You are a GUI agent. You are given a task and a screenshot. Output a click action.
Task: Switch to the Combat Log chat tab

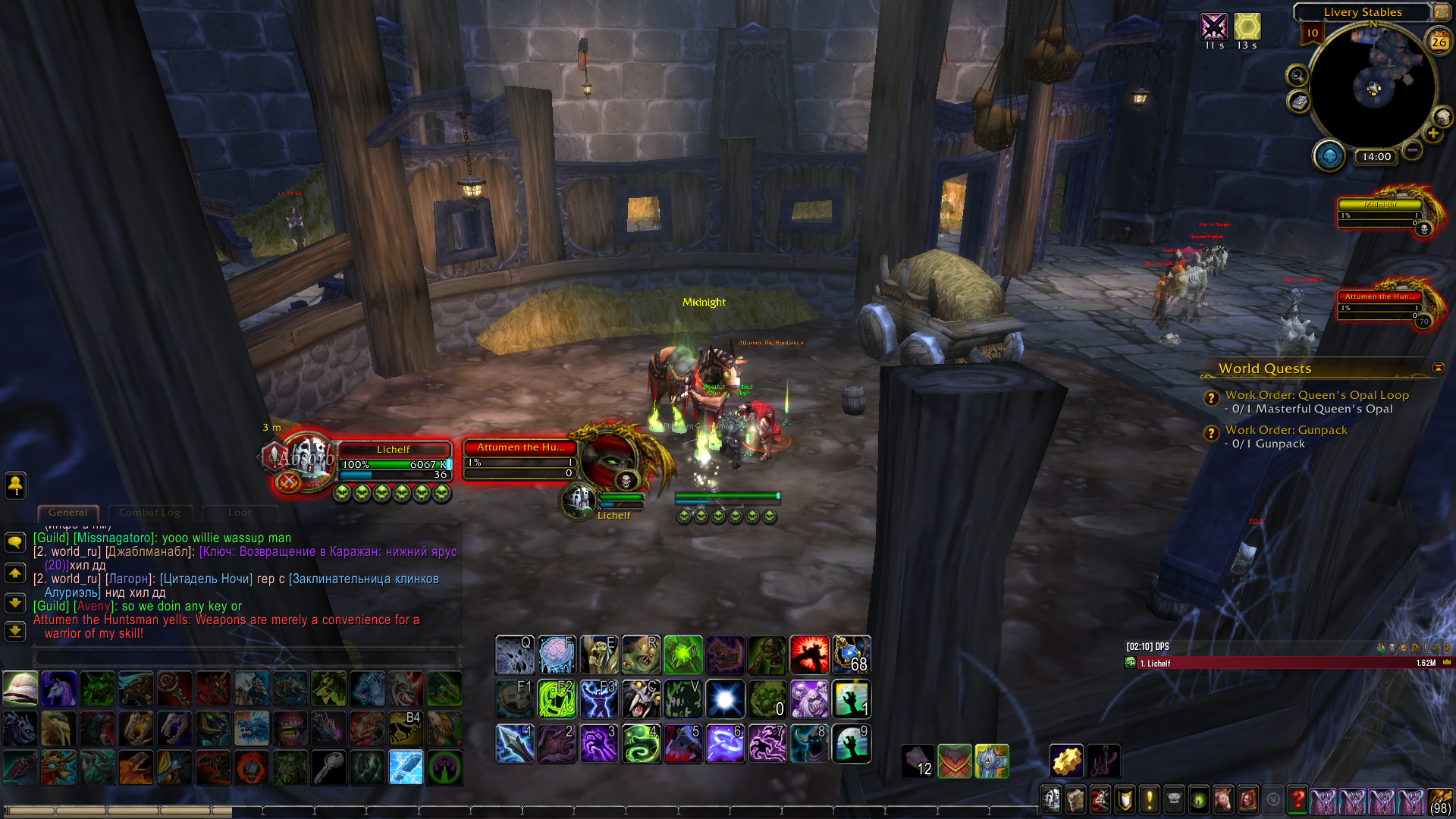tap(149, 513)
